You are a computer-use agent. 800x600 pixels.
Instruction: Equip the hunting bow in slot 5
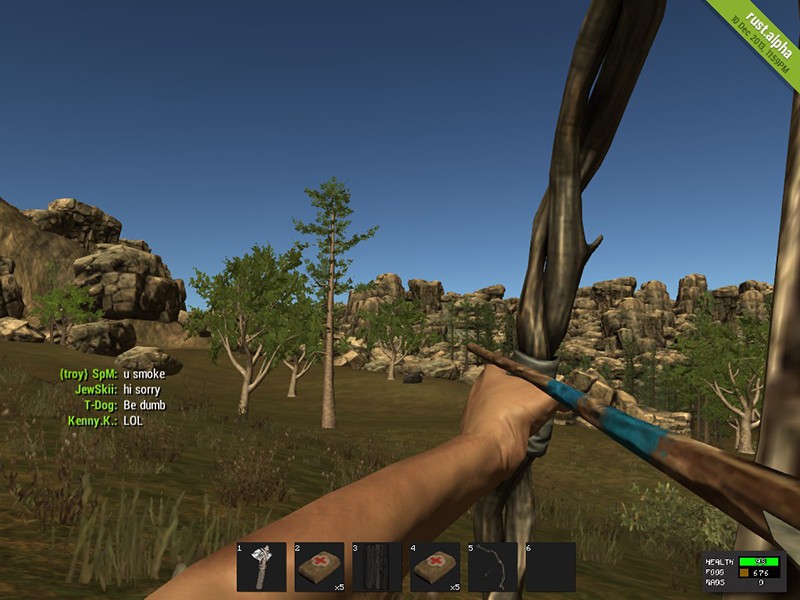coord(493,567)
